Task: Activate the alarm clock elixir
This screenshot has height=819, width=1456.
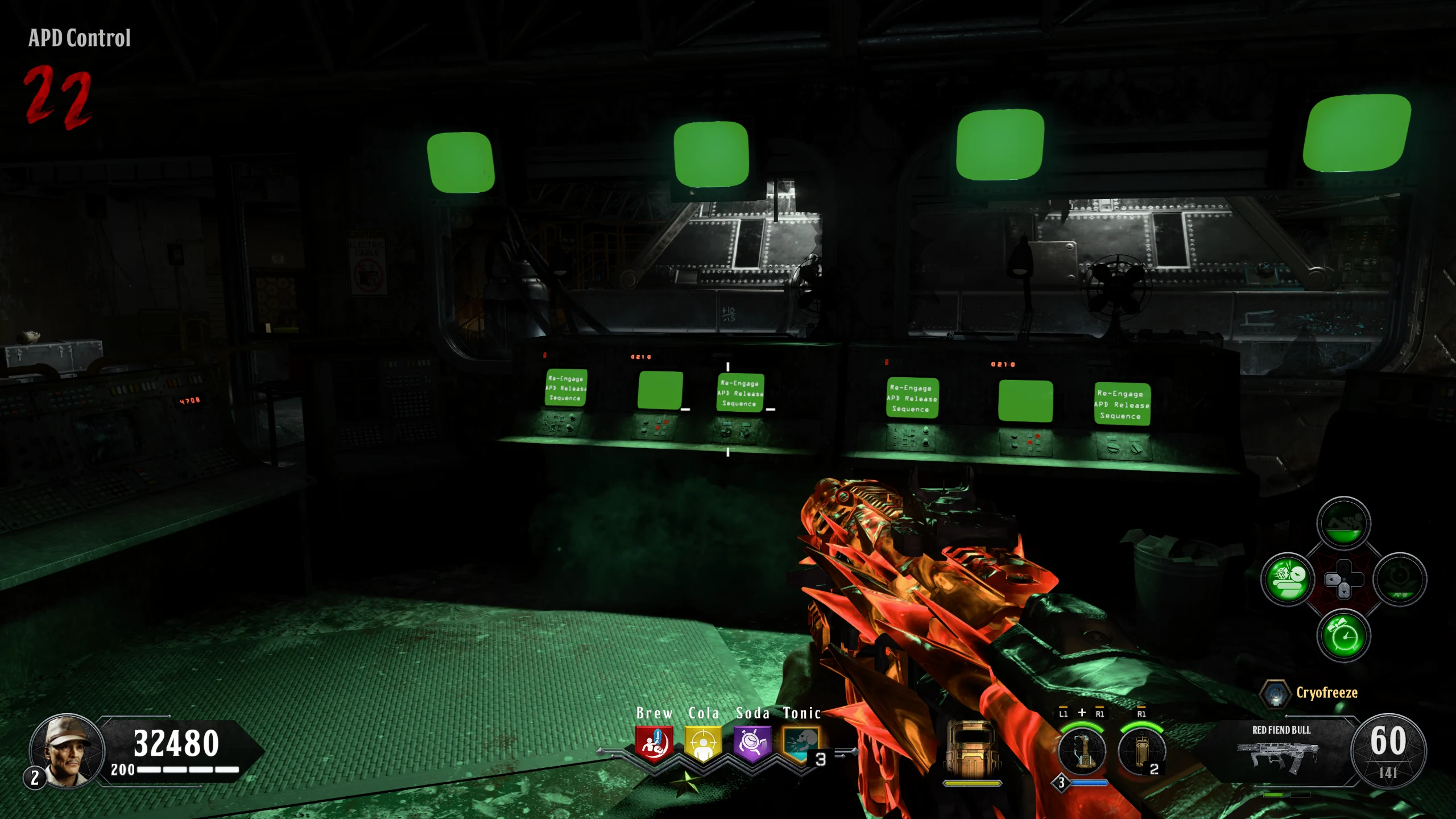Action: pos(1343,635)
